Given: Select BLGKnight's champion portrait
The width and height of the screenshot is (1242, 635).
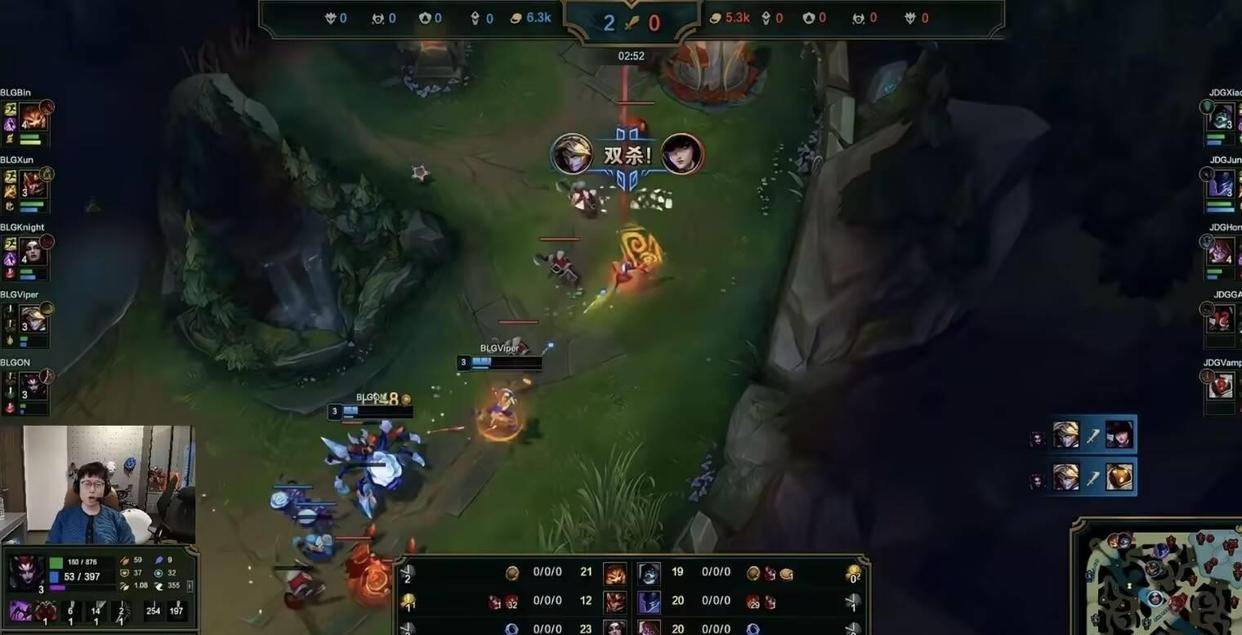Looking at the screenshot, I should pos(33,252).
